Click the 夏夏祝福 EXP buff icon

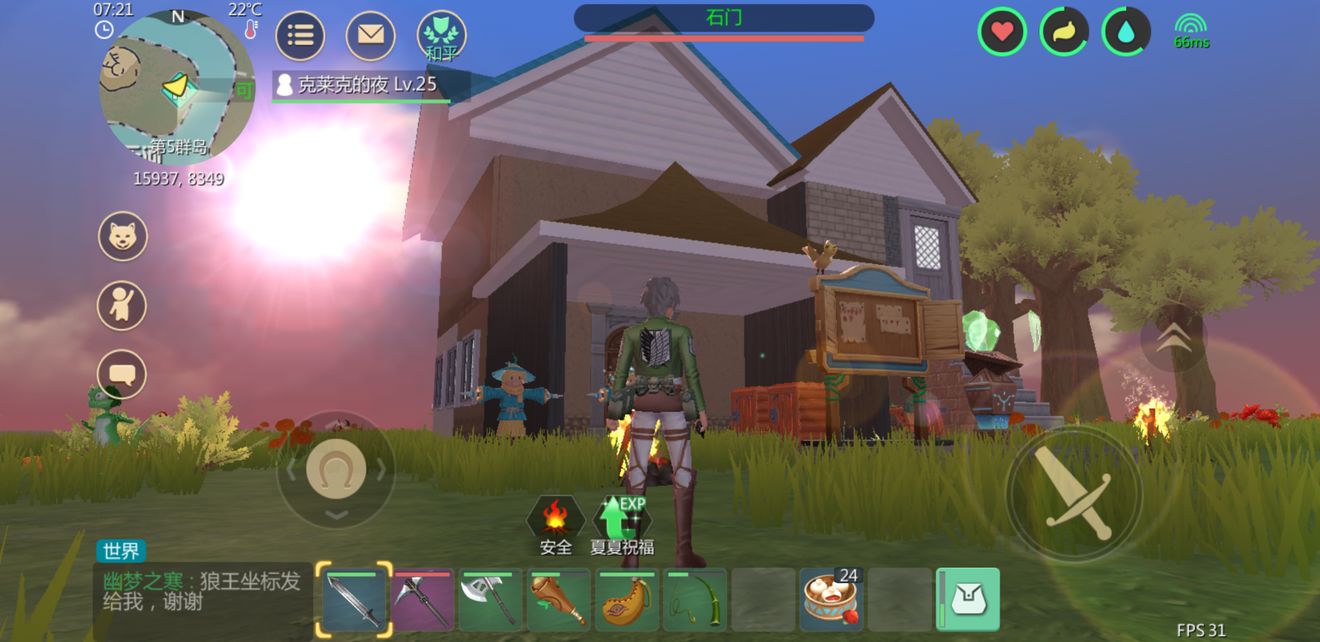(622, 524)
